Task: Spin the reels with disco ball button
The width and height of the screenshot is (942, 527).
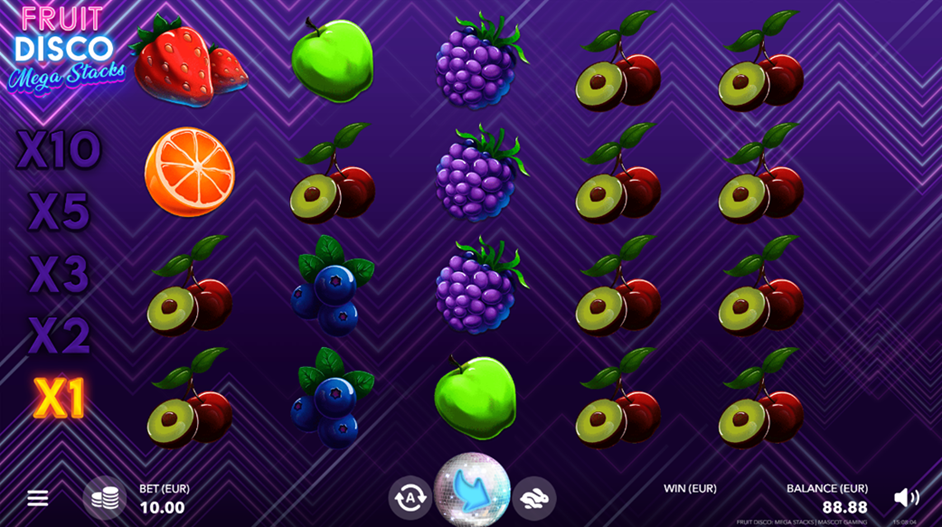Action: coord(472,491)
